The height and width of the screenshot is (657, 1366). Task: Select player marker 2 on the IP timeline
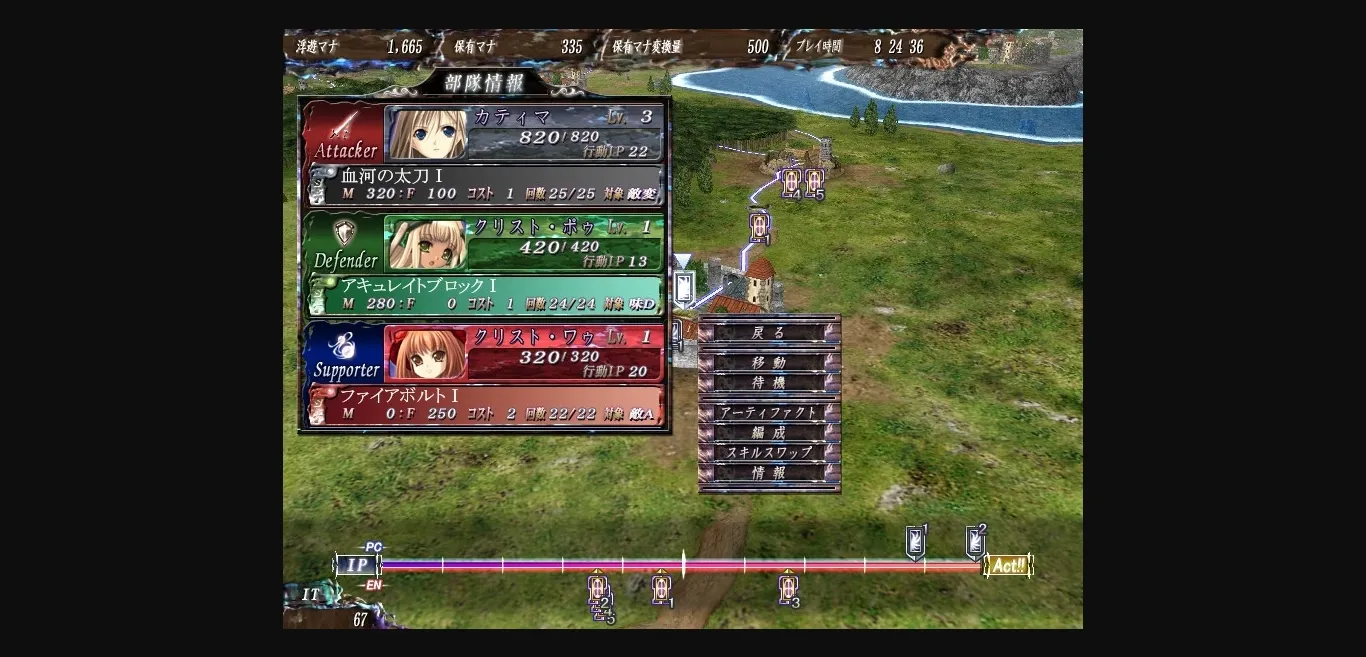[x=975, y=541]
